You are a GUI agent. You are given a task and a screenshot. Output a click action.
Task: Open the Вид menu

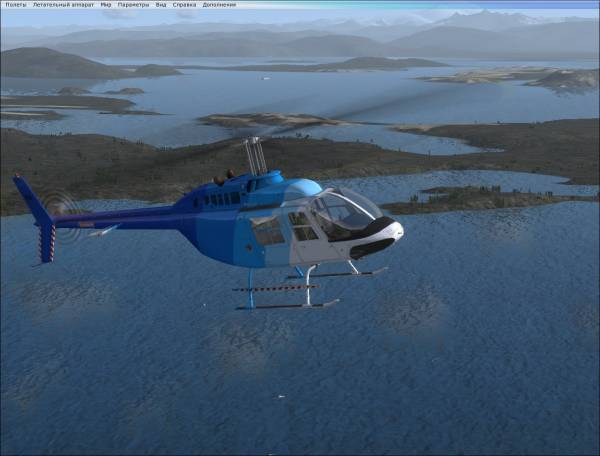point(160,5)
